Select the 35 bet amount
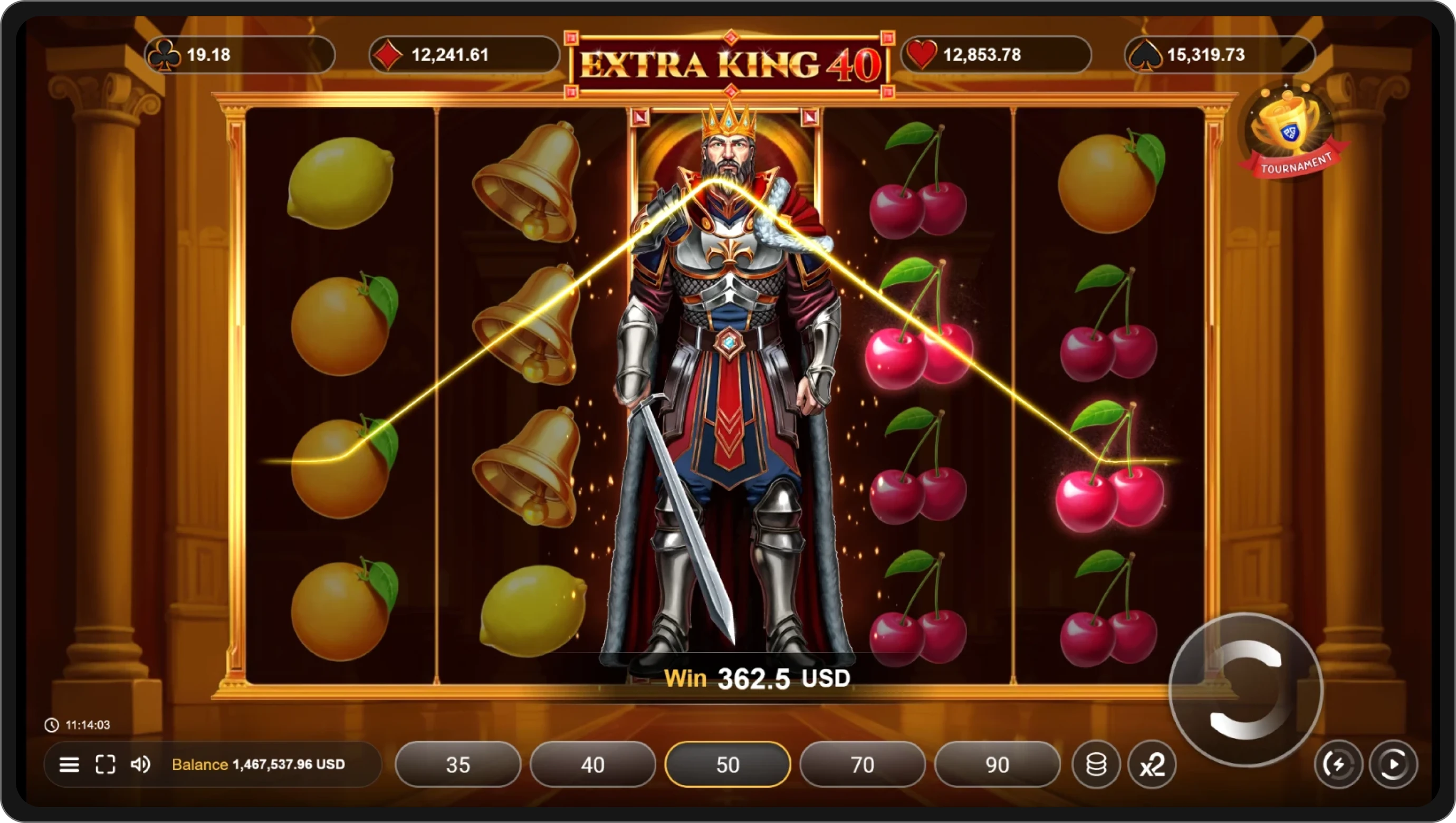1456x823 pixels. tap(458, 764)
